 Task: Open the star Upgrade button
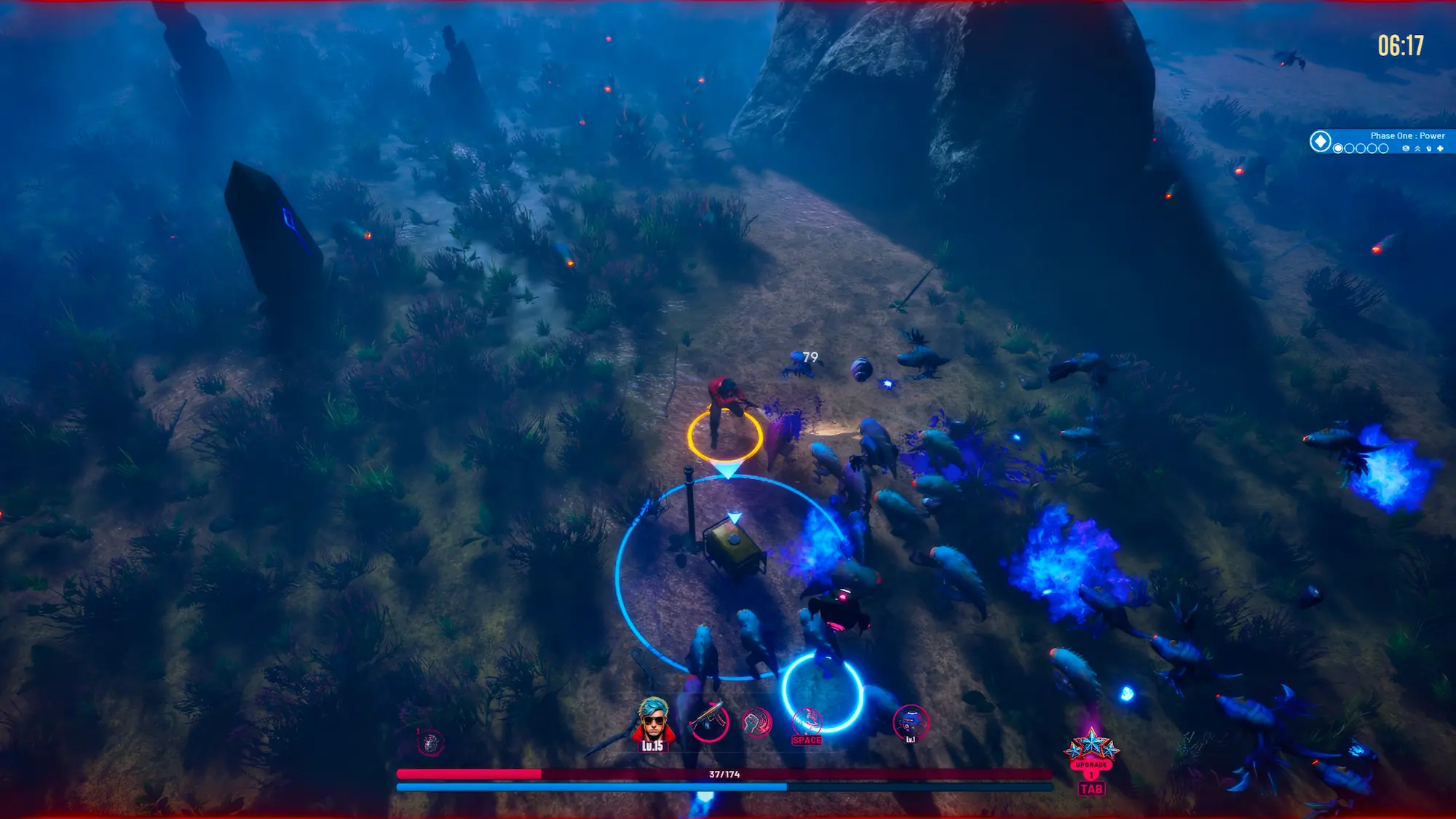(x=1091, y=755)
